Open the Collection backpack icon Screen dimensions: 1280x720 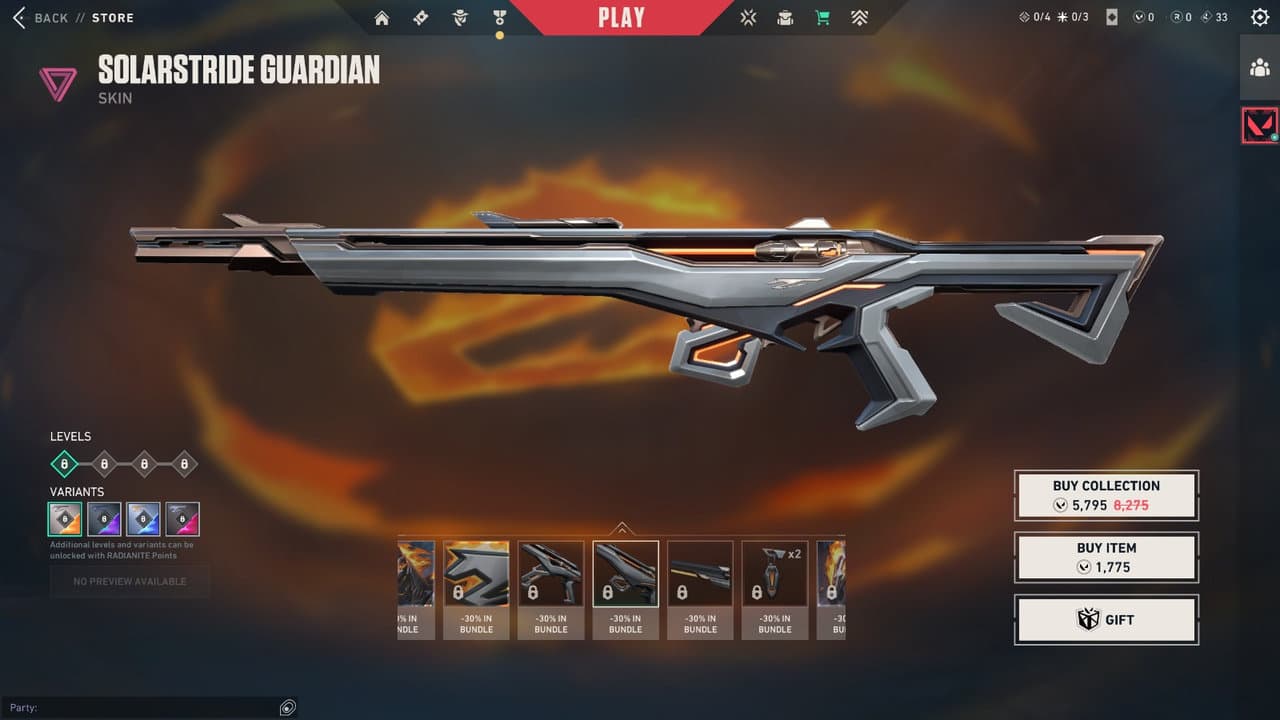(x=785, y=17)
